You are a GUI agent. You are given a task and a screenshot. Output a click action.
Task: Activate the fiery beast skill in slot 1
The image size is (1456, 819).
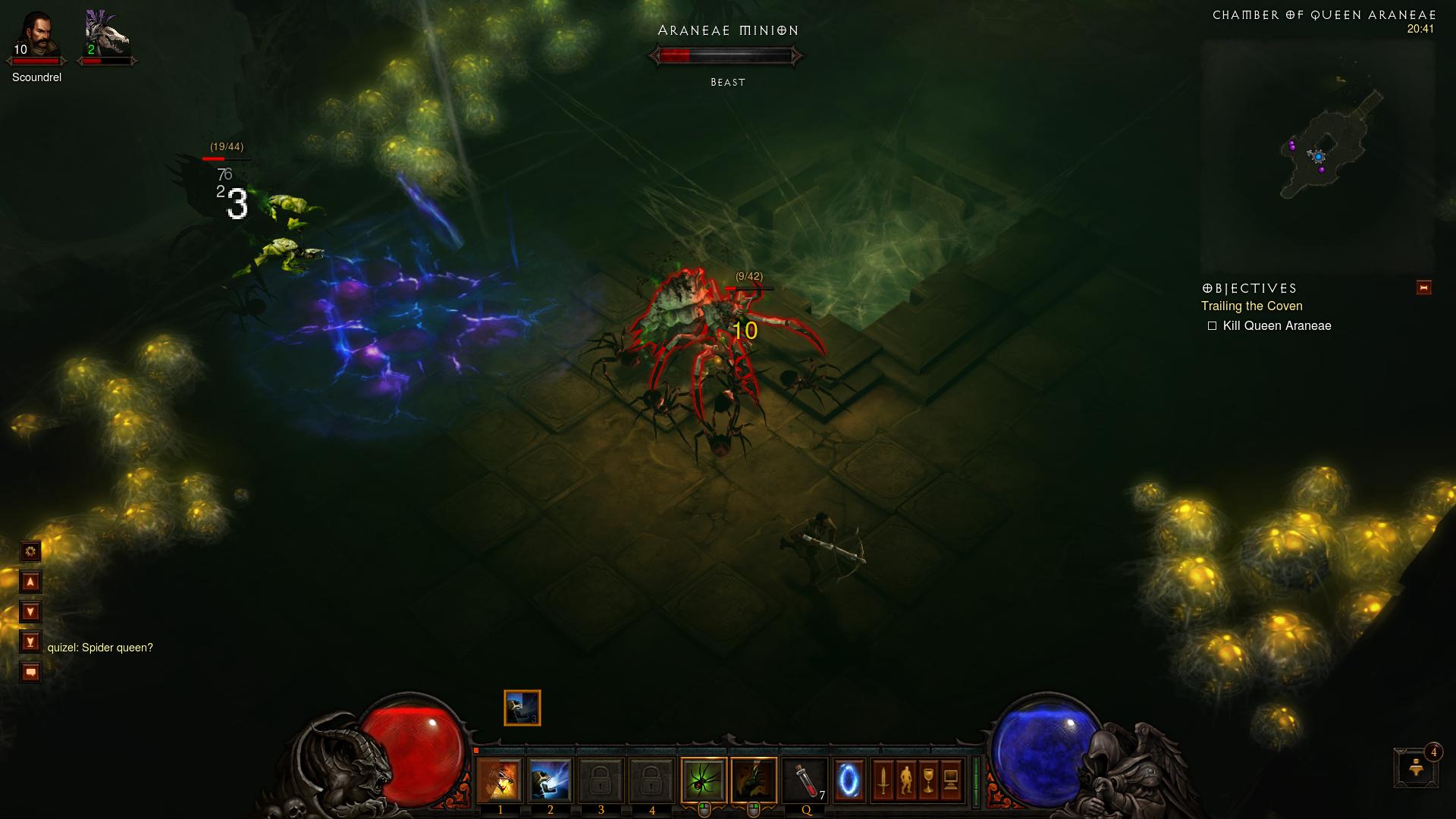point(500,780)
